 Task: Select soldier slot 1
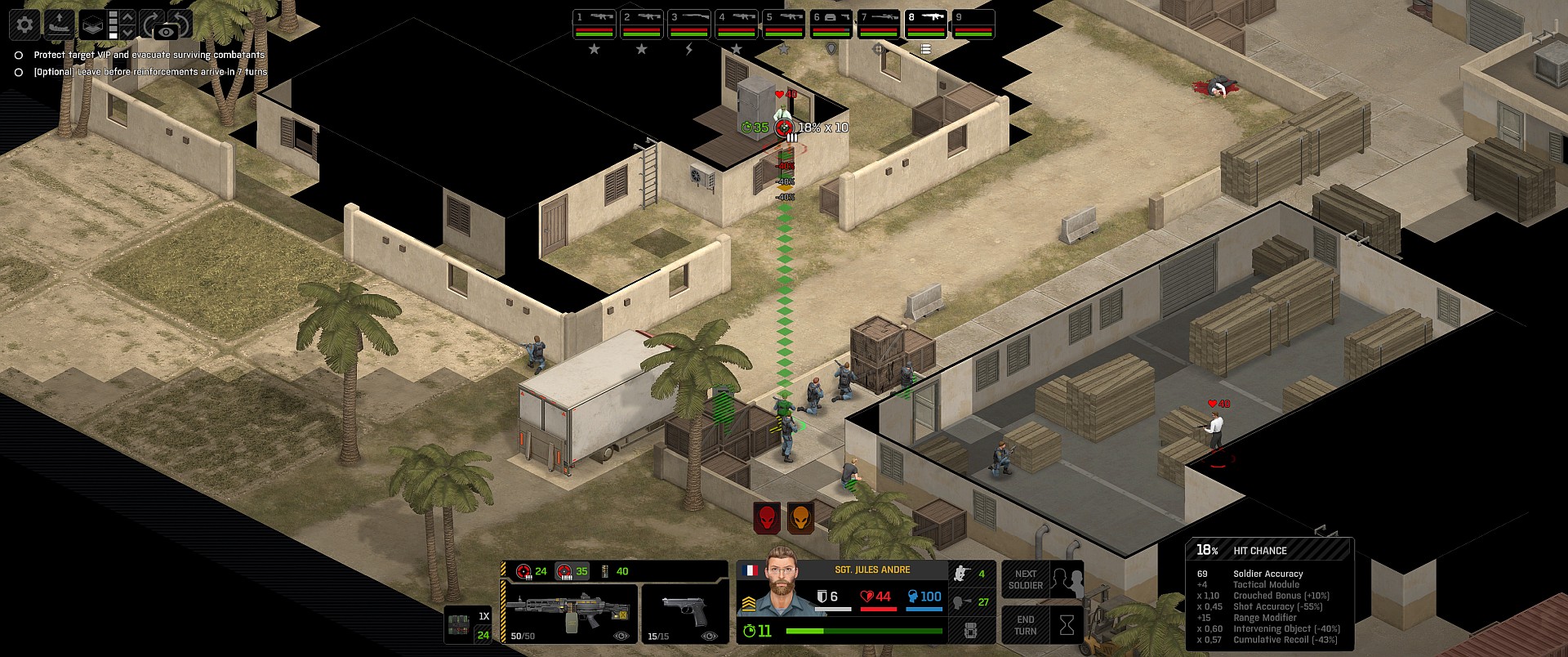pos(594,24)
